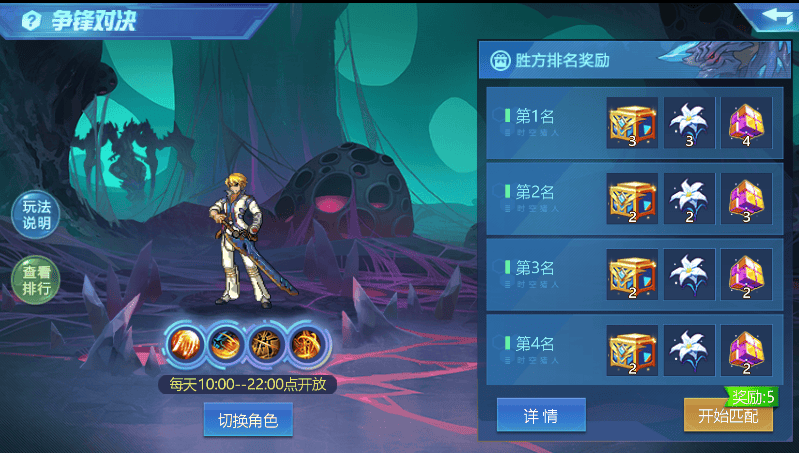The height and width of the screenshot is (453, 799).
Task: Start matchmaking with 开始匹配
Action: pos(728,416)
